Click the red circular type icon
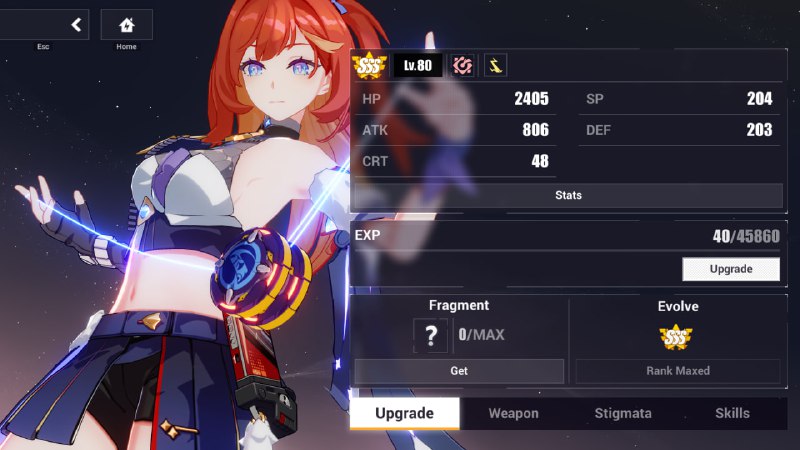 click(462, 66)
